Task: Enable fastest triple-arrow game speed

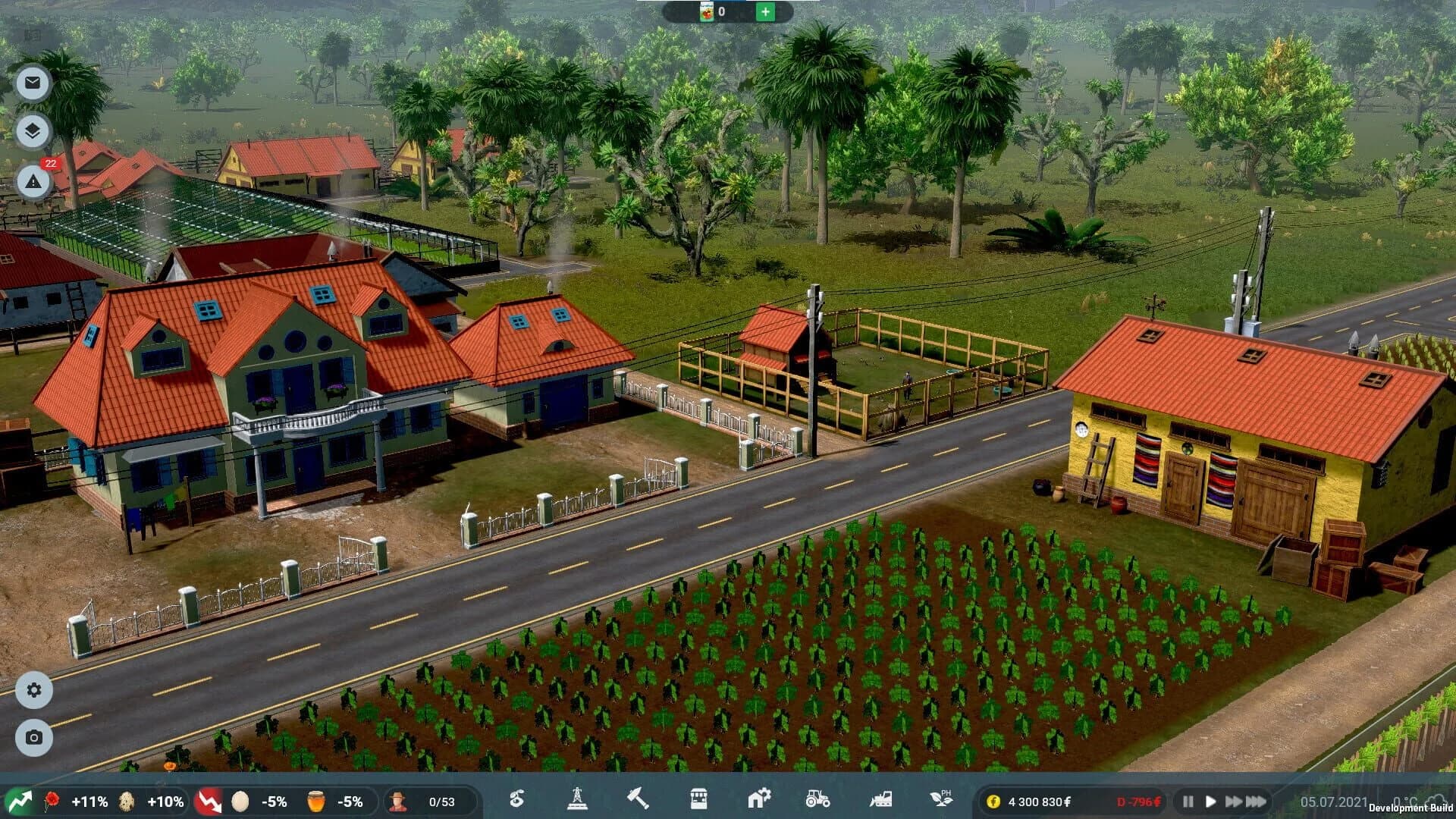Action: tap(1257, 802)
